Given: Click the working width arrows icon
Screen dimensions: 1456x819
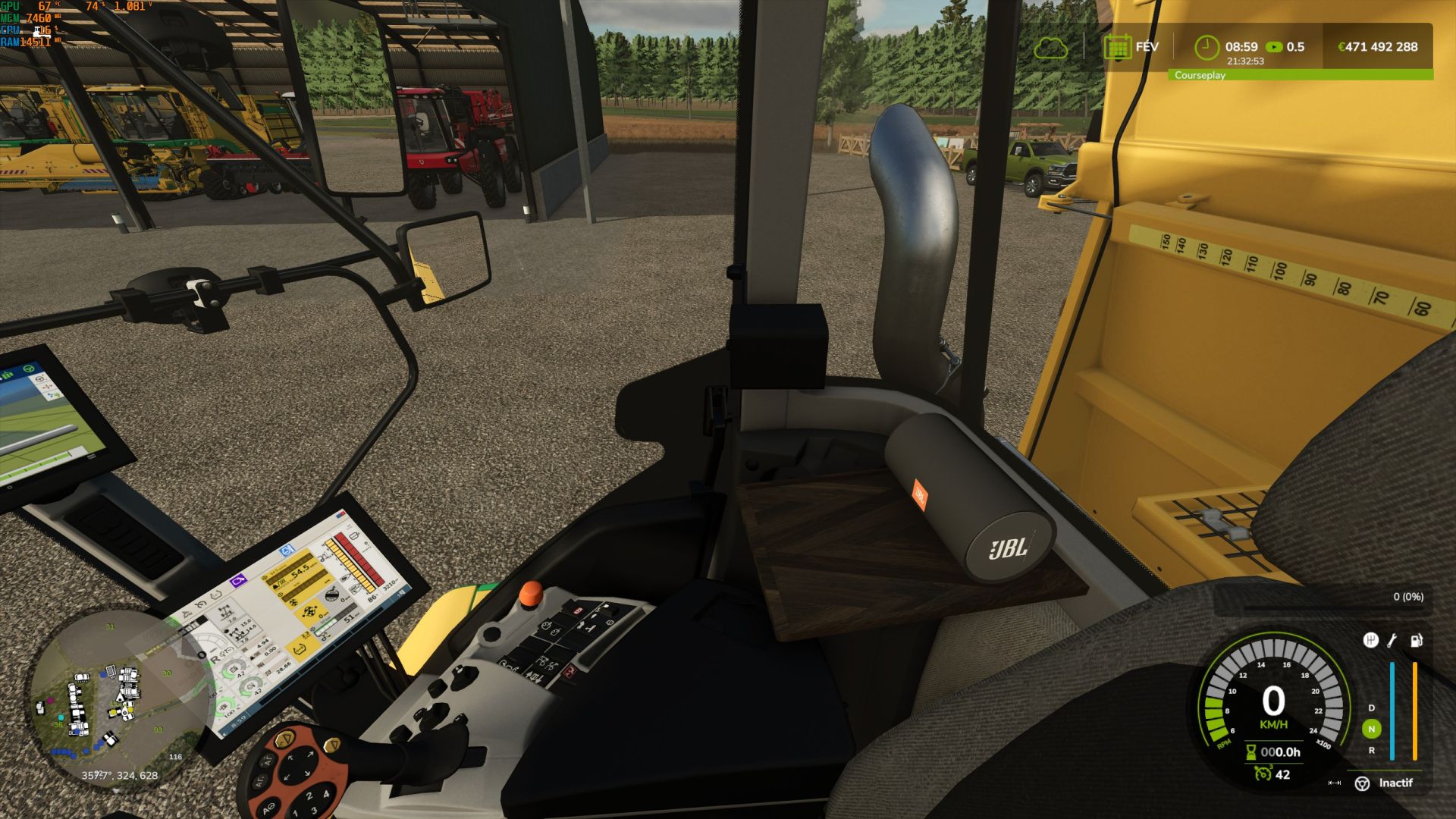Looking at the screenshot, I should [1335, 783].
